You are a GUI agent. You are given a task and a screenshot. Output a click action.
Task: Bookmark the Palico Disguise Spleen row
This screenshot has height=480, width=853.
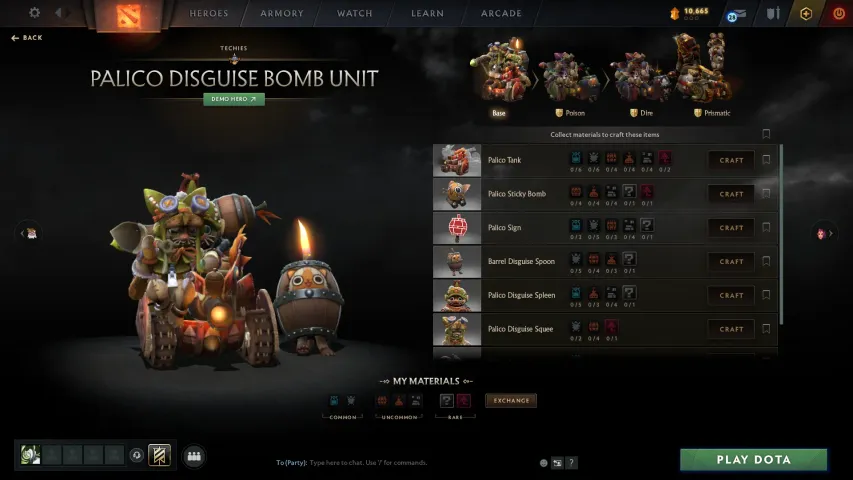click(767, 295)
